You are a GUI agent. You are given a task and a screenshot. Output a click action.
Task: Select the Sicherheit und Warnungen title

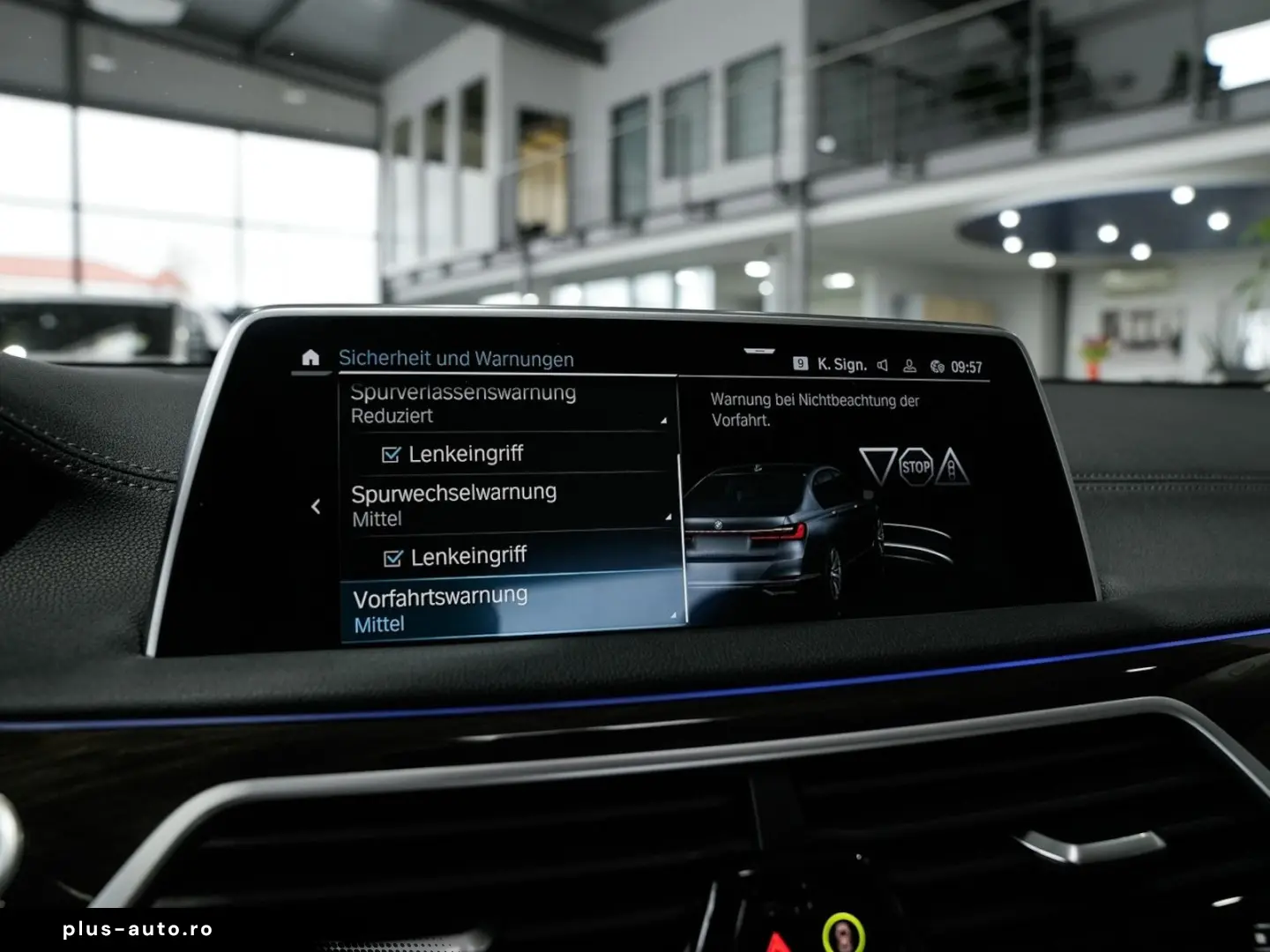(457, 359)
